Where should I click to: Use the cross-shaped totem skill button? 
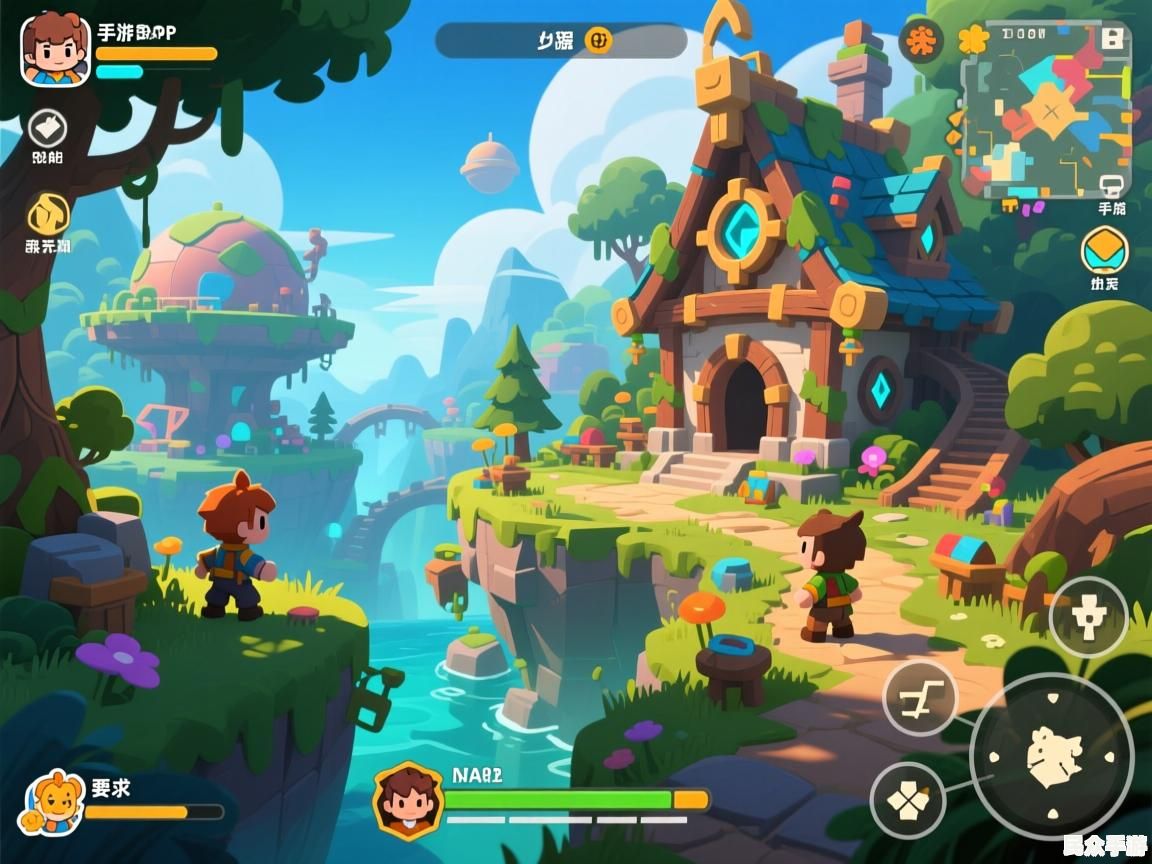pos(1088,617)
